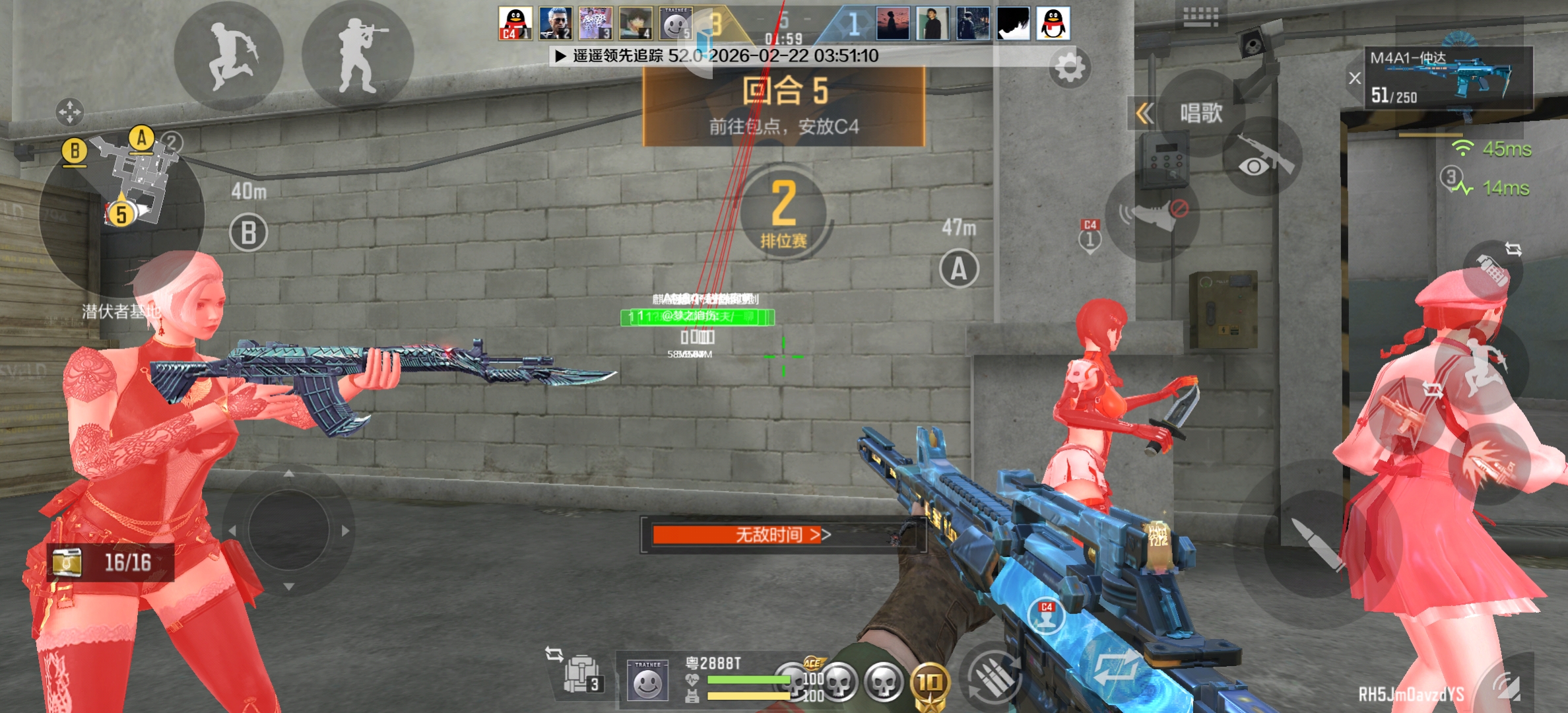Screen dimensions: 1568x713
Task: Tap the 唱歌 (sing) button
Action: (1201, 113)
